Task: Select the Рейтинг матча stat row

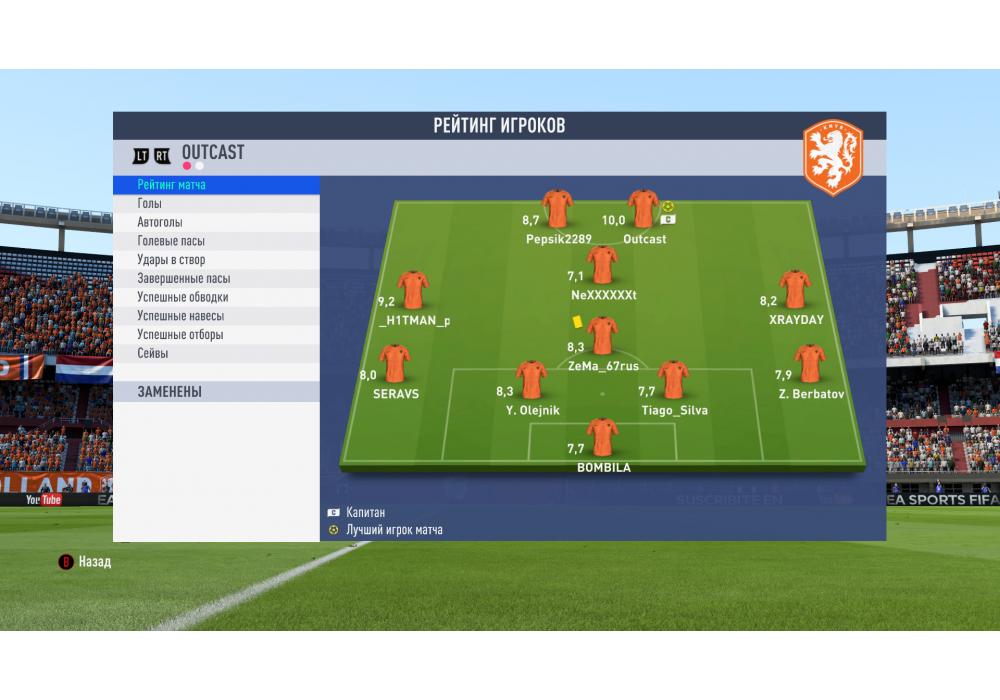Action: coord(216,185)
